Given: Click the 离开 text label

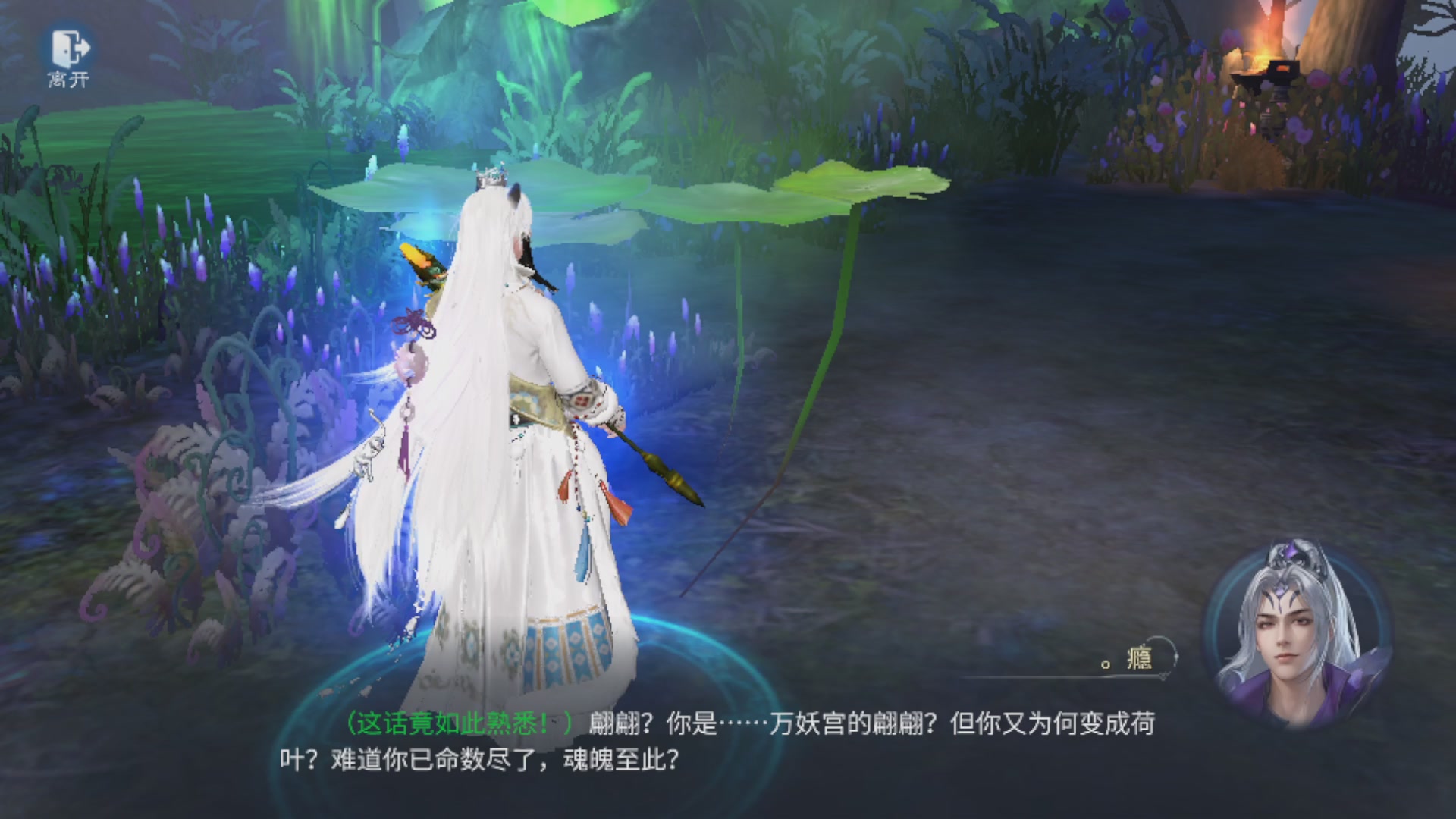Looking at the screenshot, I should 68,80.
